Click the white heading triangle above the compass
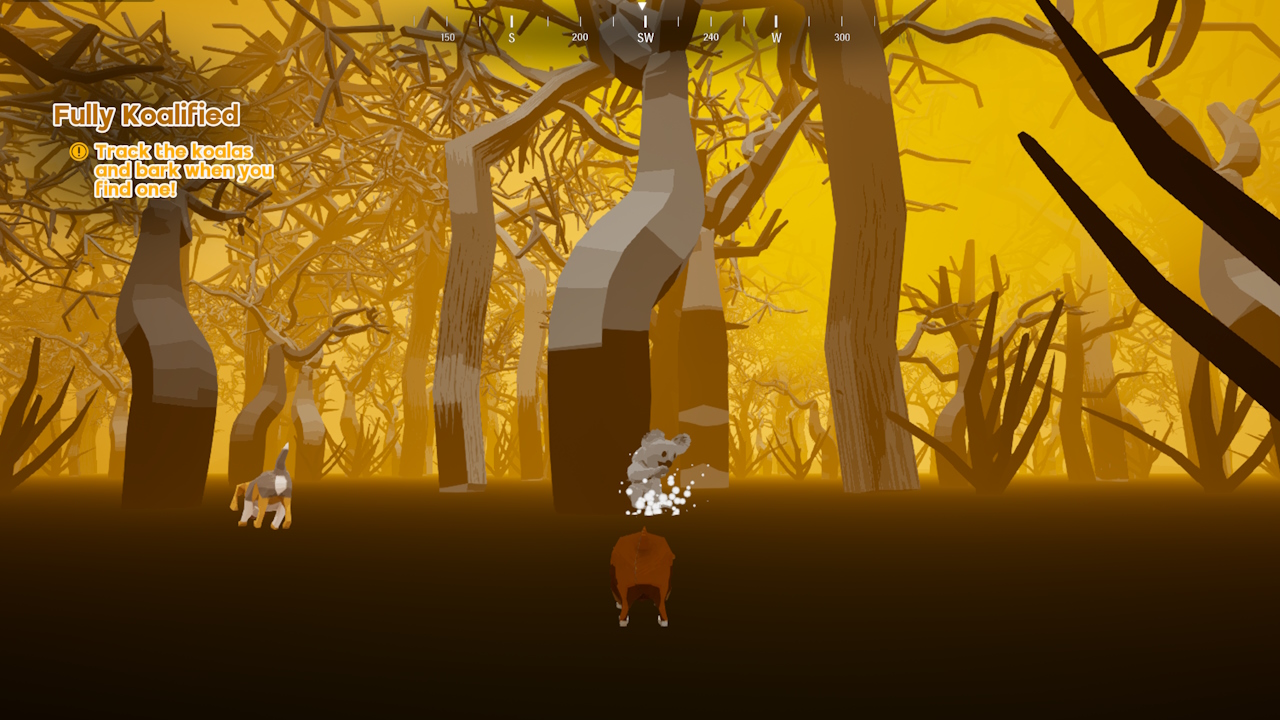The width and height of the screenshot is (1280, 720). pos(641,8)
